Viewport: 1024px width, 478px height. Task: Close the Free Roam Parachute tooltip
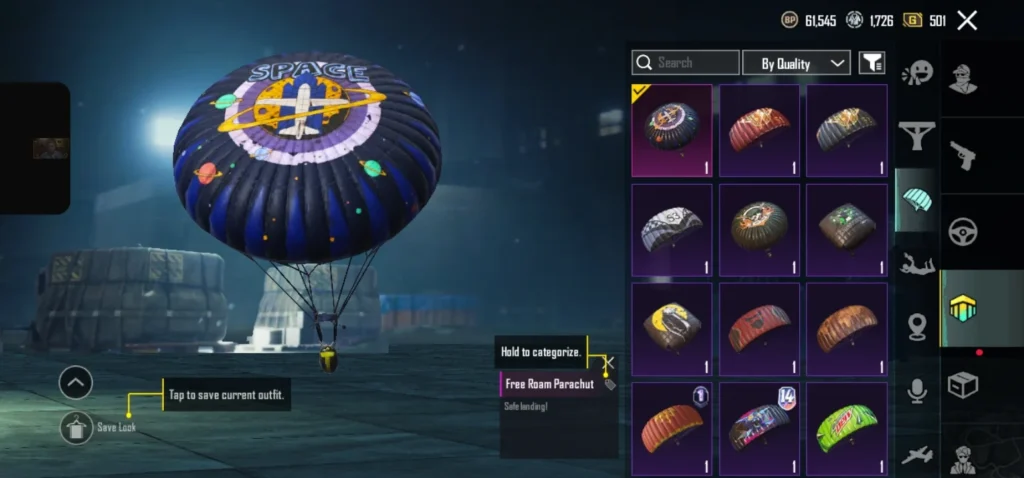(609, 363)
